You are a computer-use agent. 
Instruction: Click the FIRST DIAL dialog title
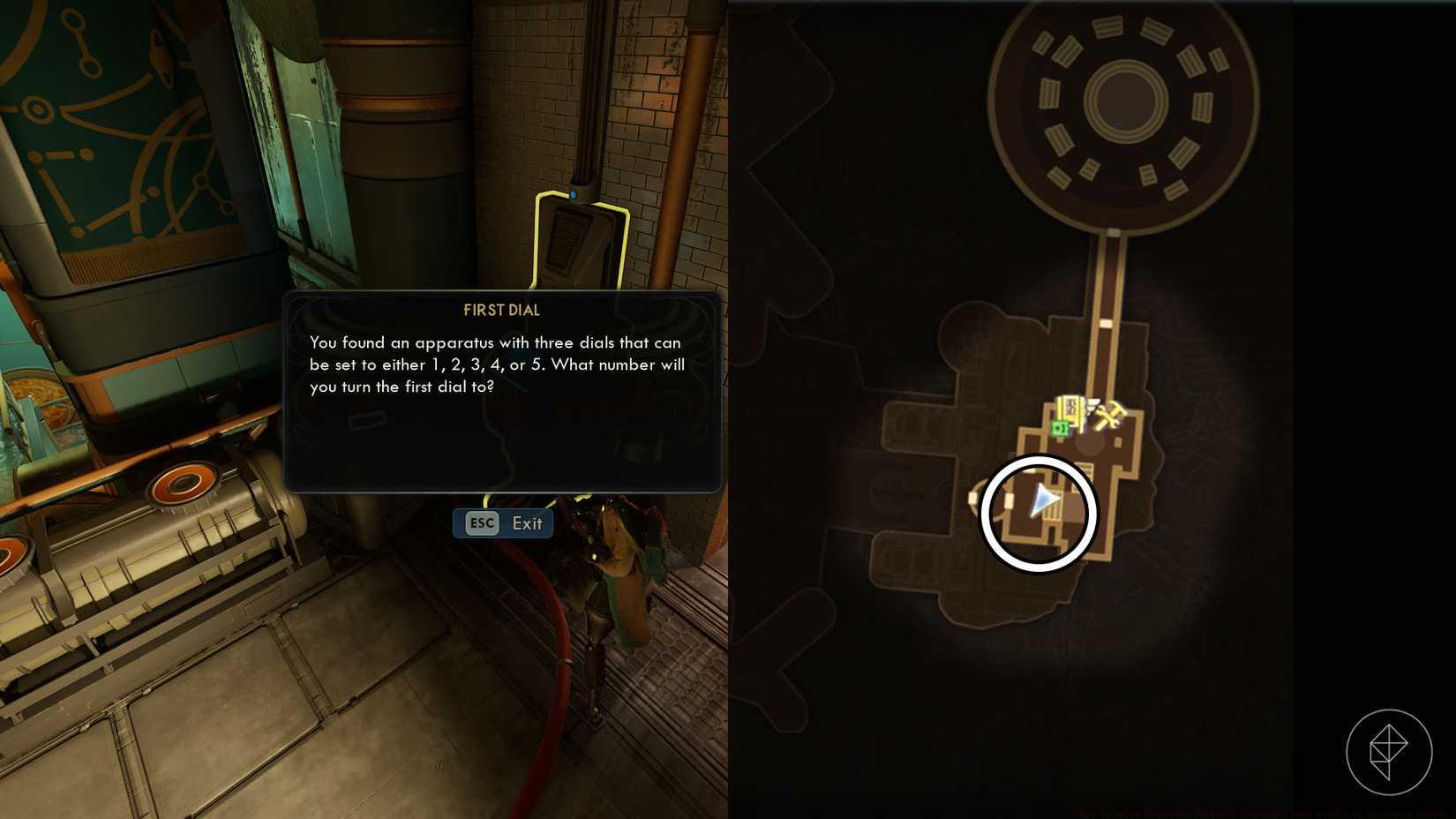tap(502, 310)
